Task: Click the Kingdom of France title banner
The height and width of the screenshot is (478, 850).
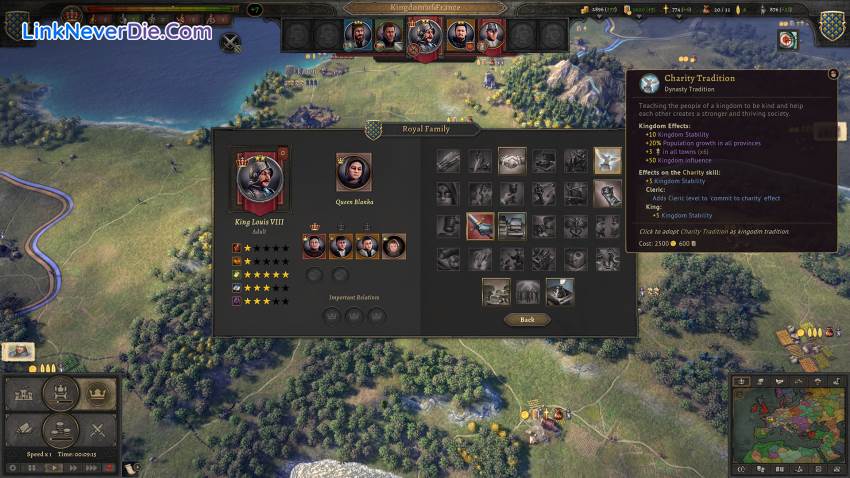Action: point(424,8)
